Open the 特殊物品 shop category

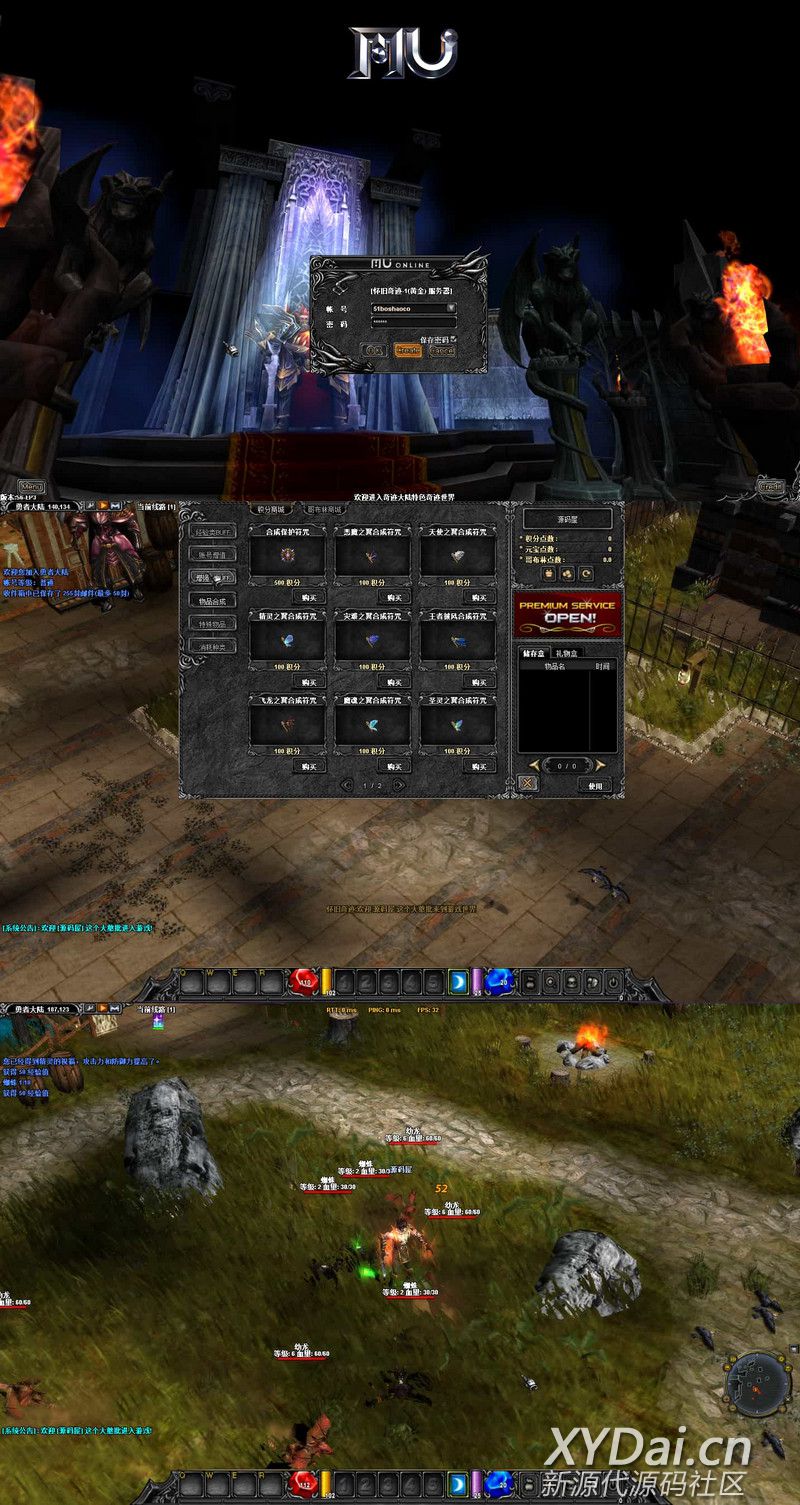point(212,623)
